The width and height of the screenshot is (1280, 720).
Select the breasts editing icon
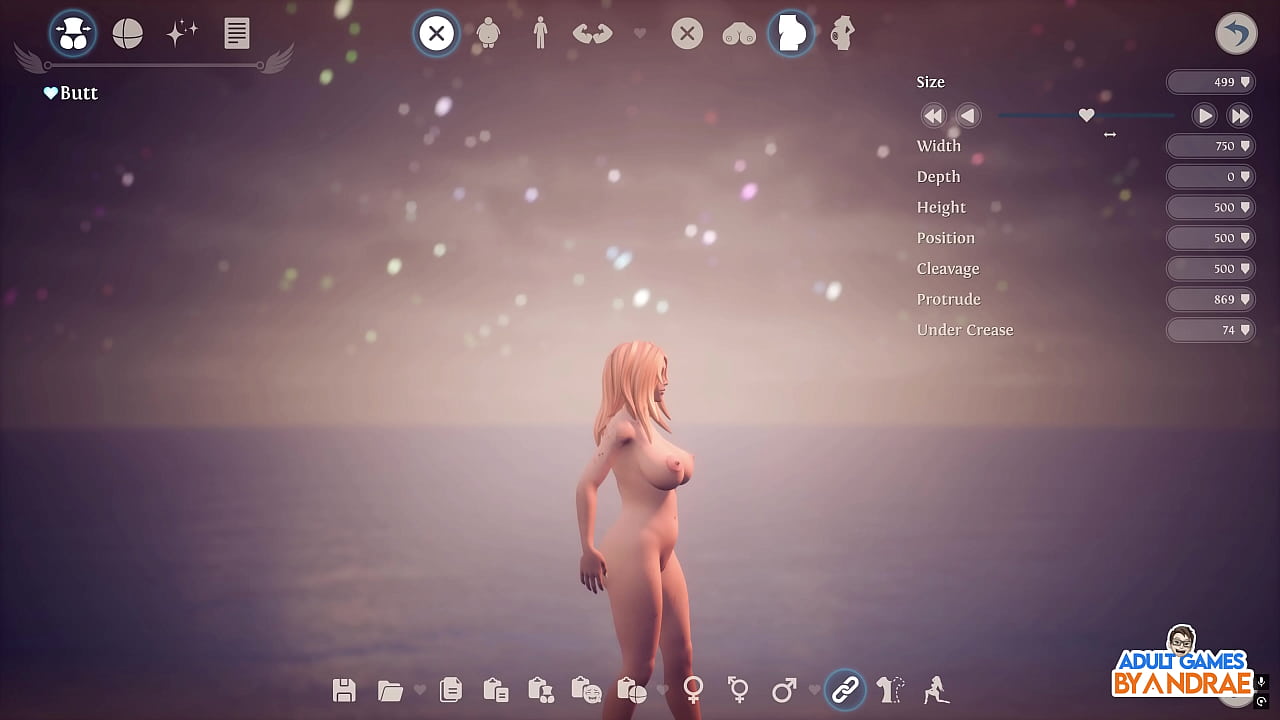pyautogui.click(x=739, y=33)
